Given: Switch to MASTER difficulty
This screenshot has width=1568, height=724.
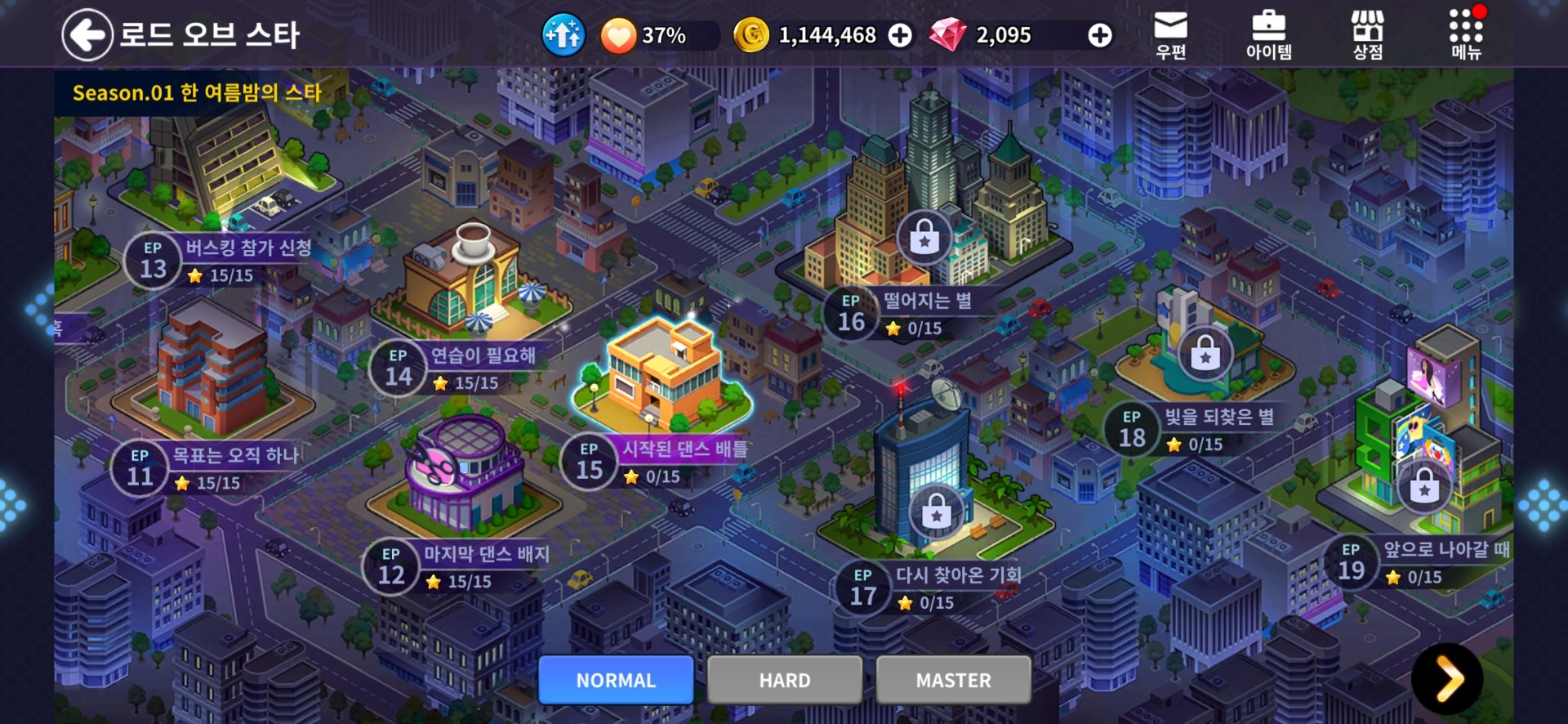Looking at the screenshot, I should pos(953,680).
